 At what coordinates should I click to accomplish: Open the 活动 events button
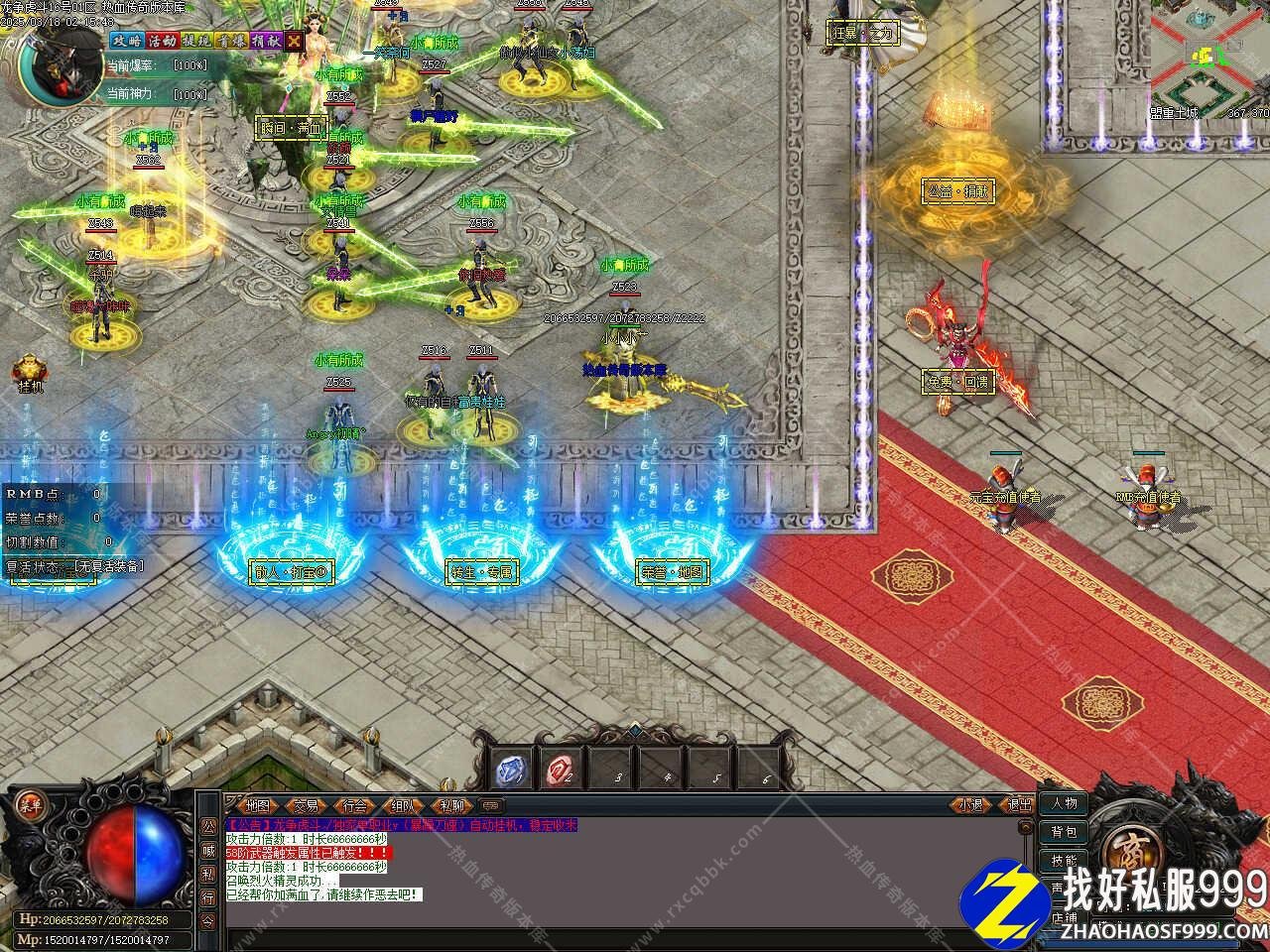pyautogui.click(x=161, y=41)
